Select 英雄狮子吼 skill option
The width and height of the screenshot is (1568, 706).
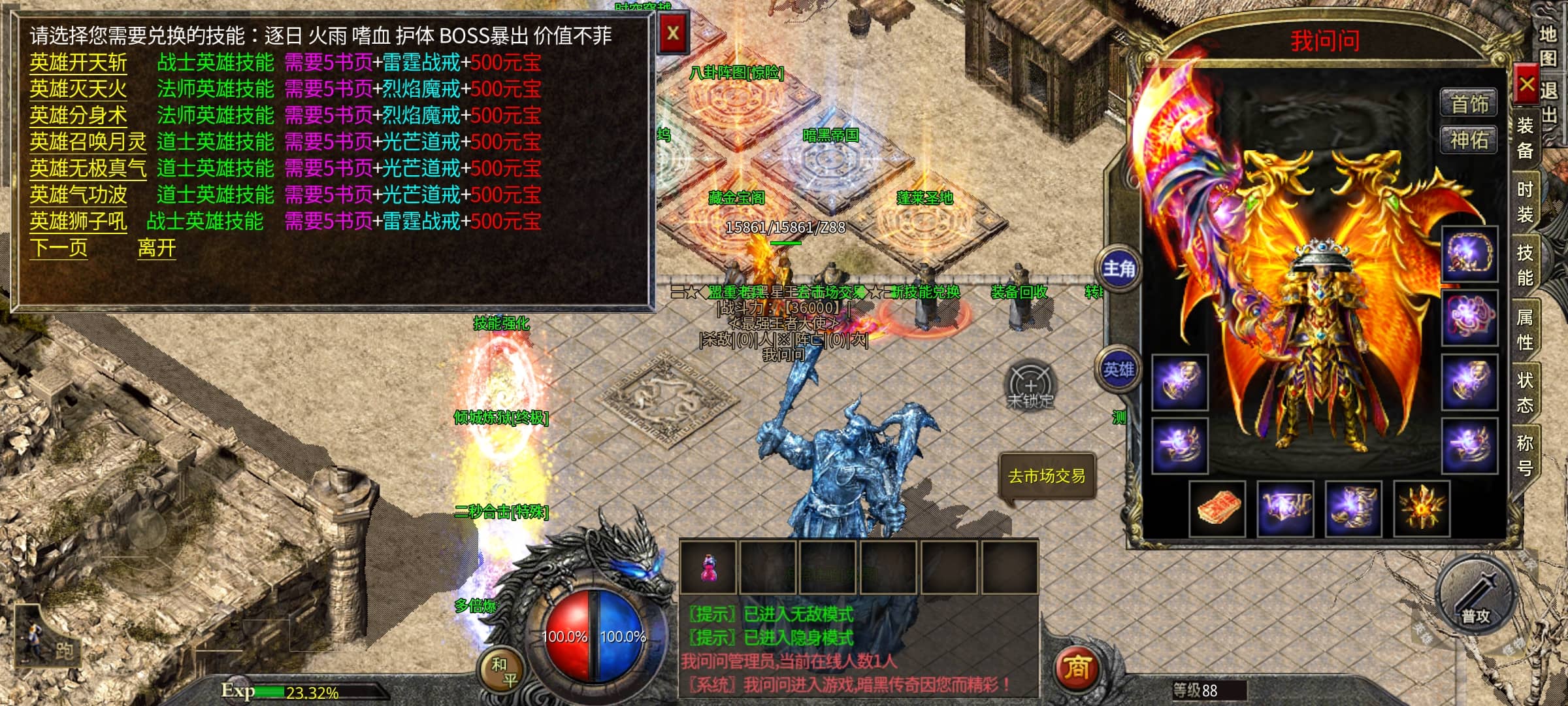click(78, 222)
